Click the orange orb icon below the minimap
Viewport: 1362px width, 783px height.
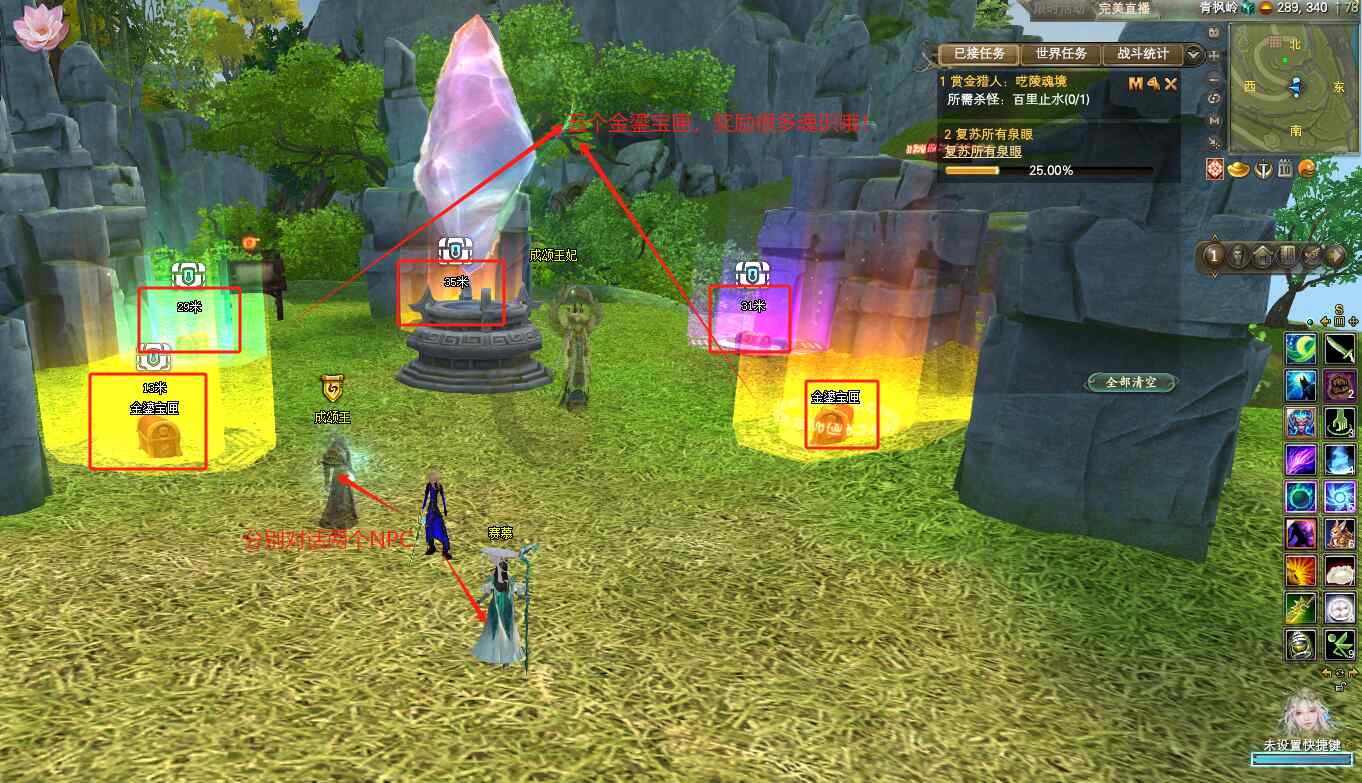point(1307,169)
